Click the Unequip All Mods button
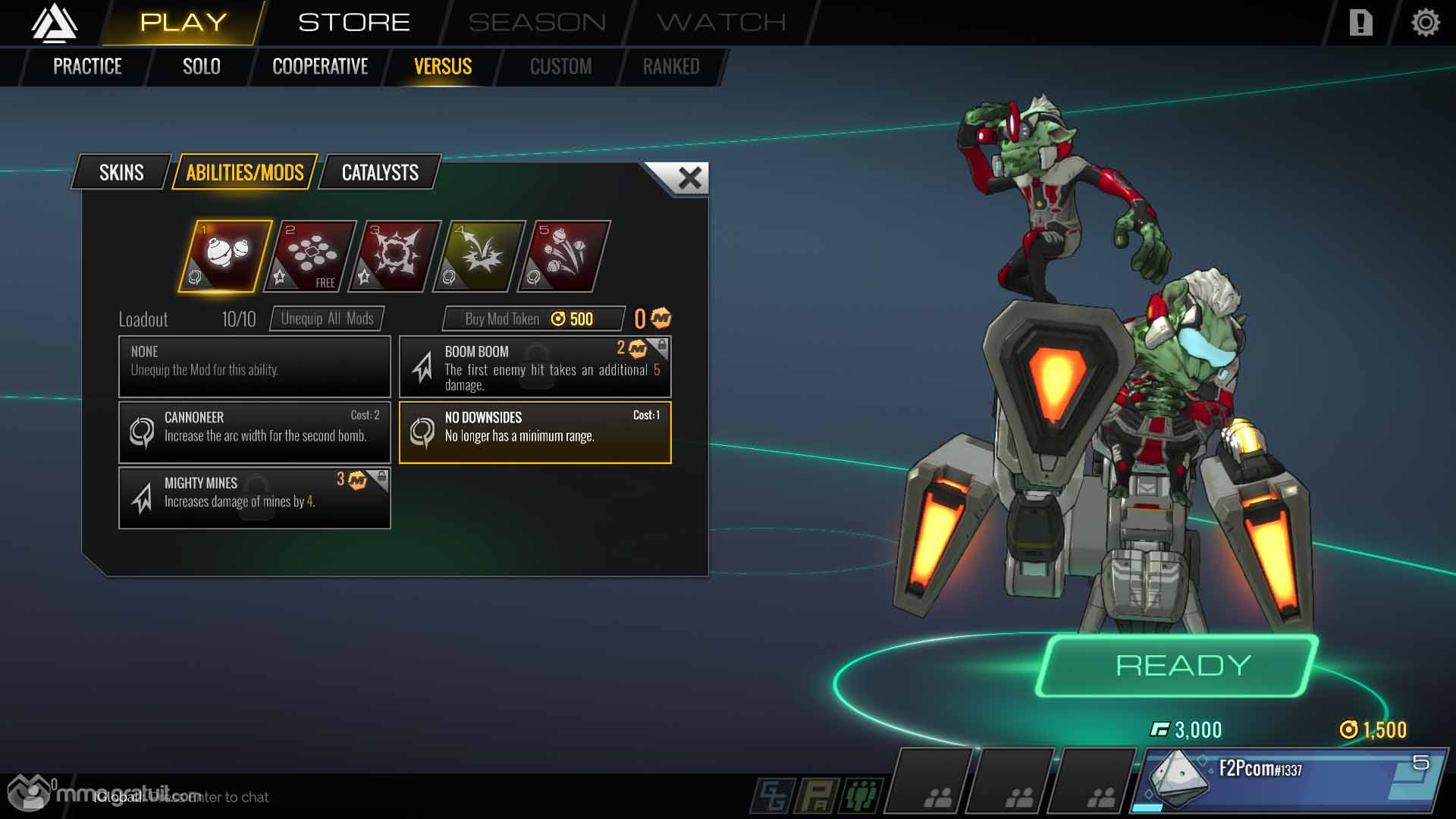Image resolution: width=1456 pixels, height=819 pixels. (x=327, y=318)
